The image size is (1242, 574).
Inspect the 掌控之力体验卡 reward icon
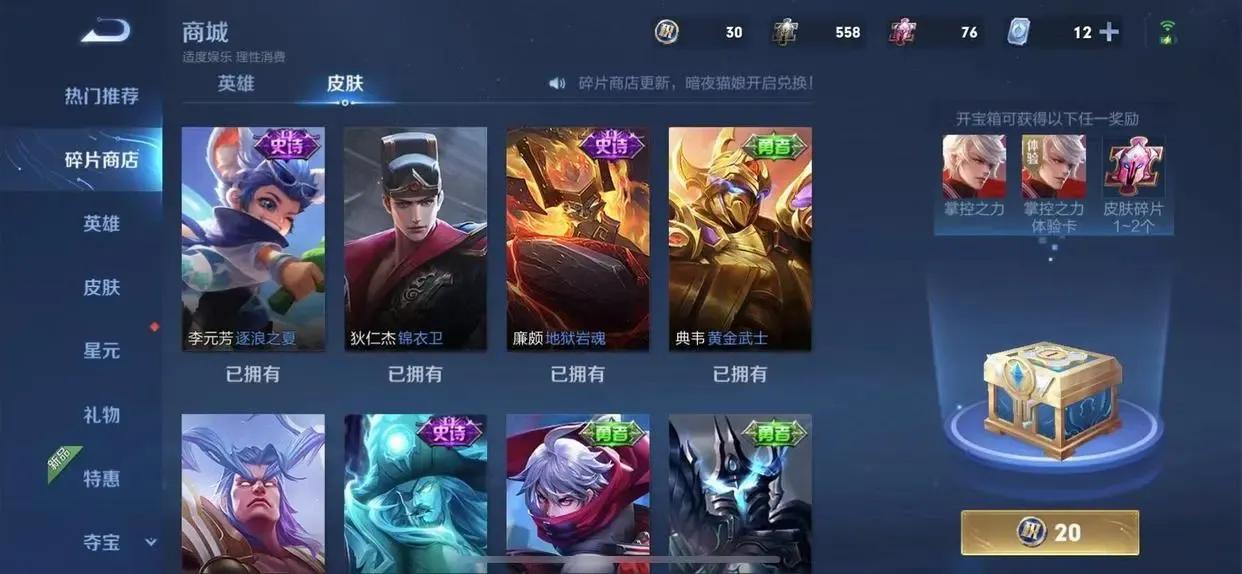pyautogui.click(x=1053, y=166)
